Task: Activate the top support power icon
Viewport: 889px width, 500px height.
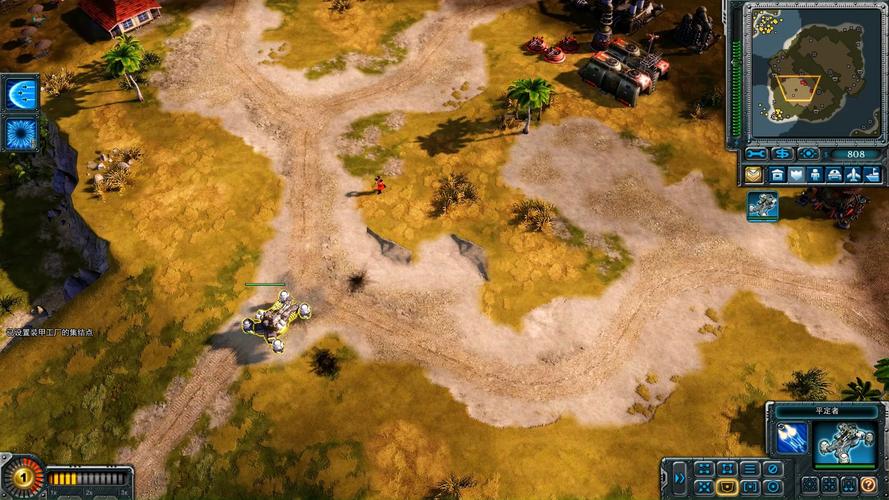Action: (x=20, y=93)
